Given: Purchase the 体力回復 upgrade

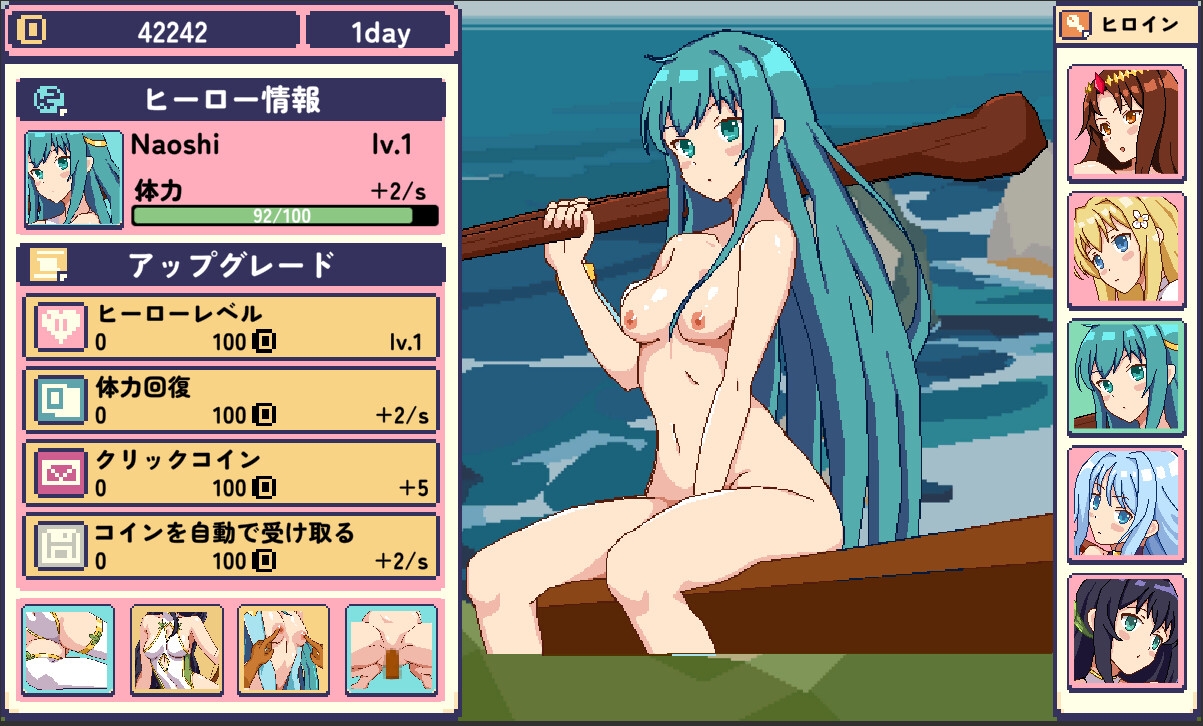Looking at the screenshot, I should (231, 401).
